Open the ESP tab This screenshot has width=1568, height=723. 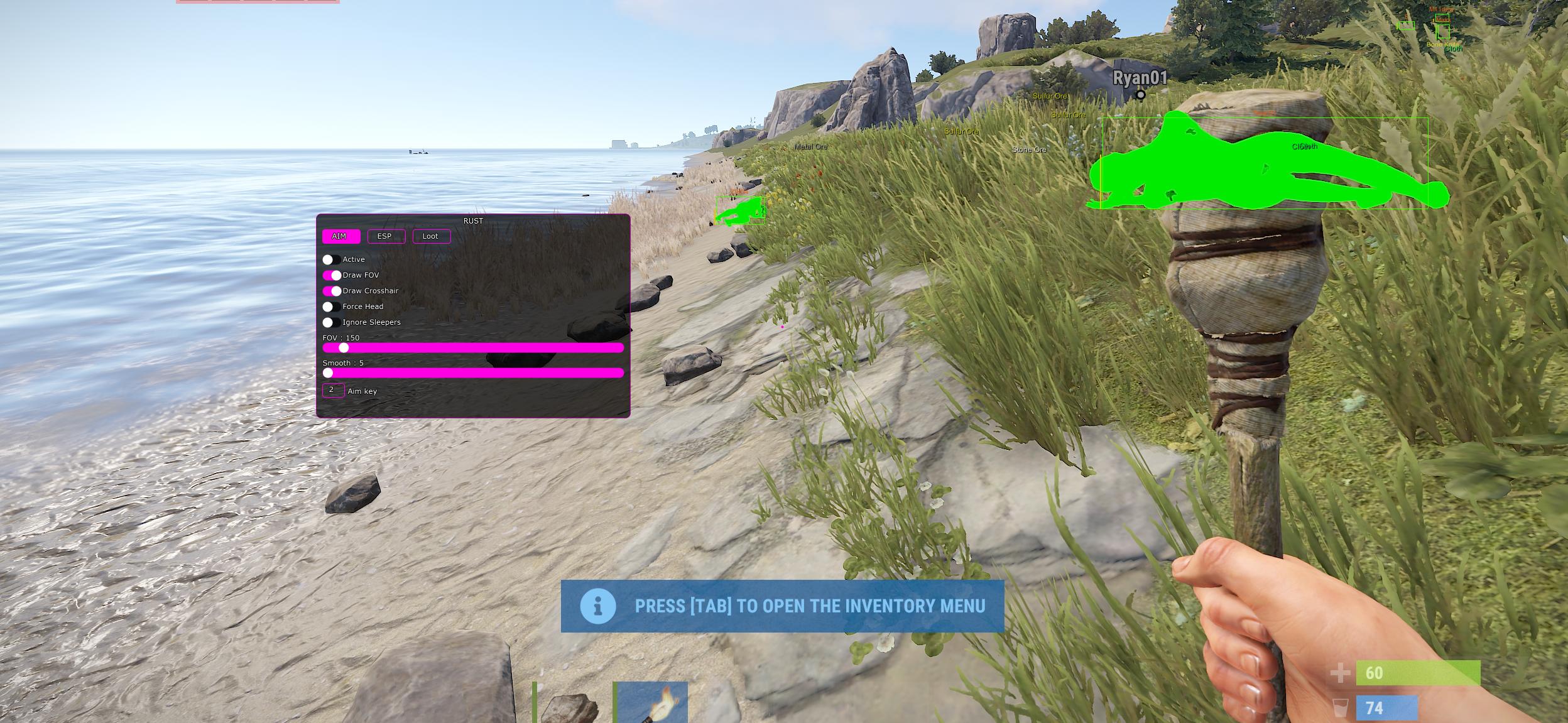[x=385, y=236]
